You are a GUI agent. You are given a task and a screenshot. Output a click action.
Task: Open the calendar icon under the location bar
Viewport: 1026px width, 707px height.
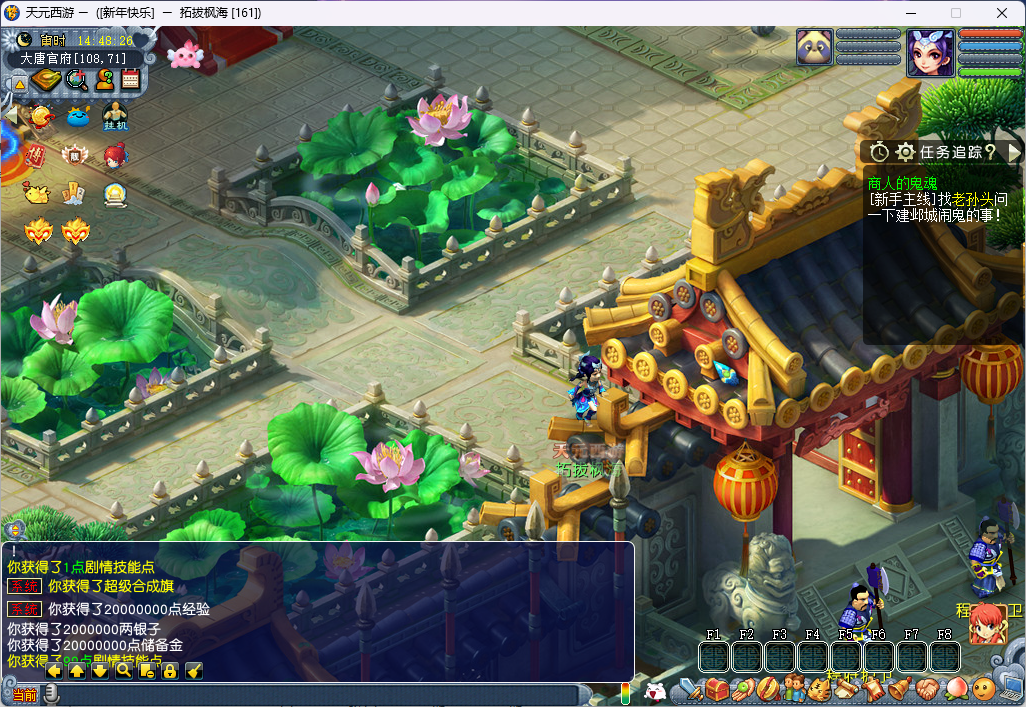[130, 81]
